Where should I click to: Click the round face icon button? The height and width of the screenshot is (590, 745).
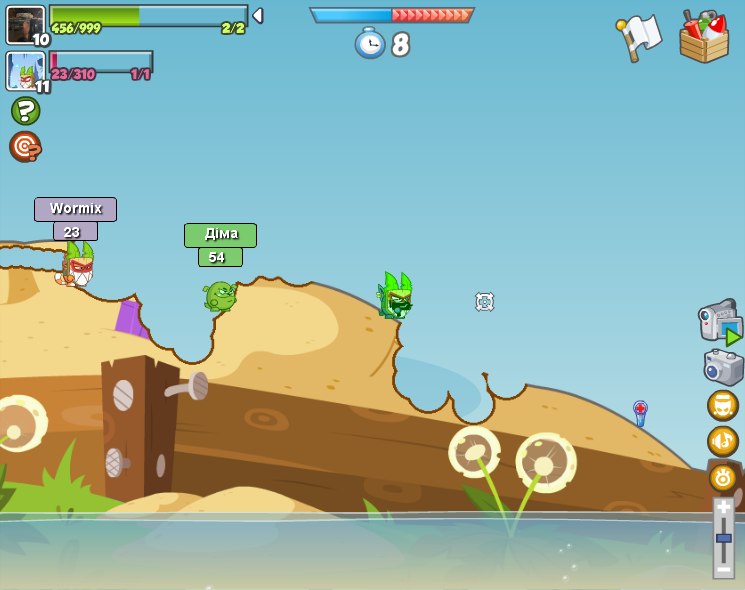point(723,405)
